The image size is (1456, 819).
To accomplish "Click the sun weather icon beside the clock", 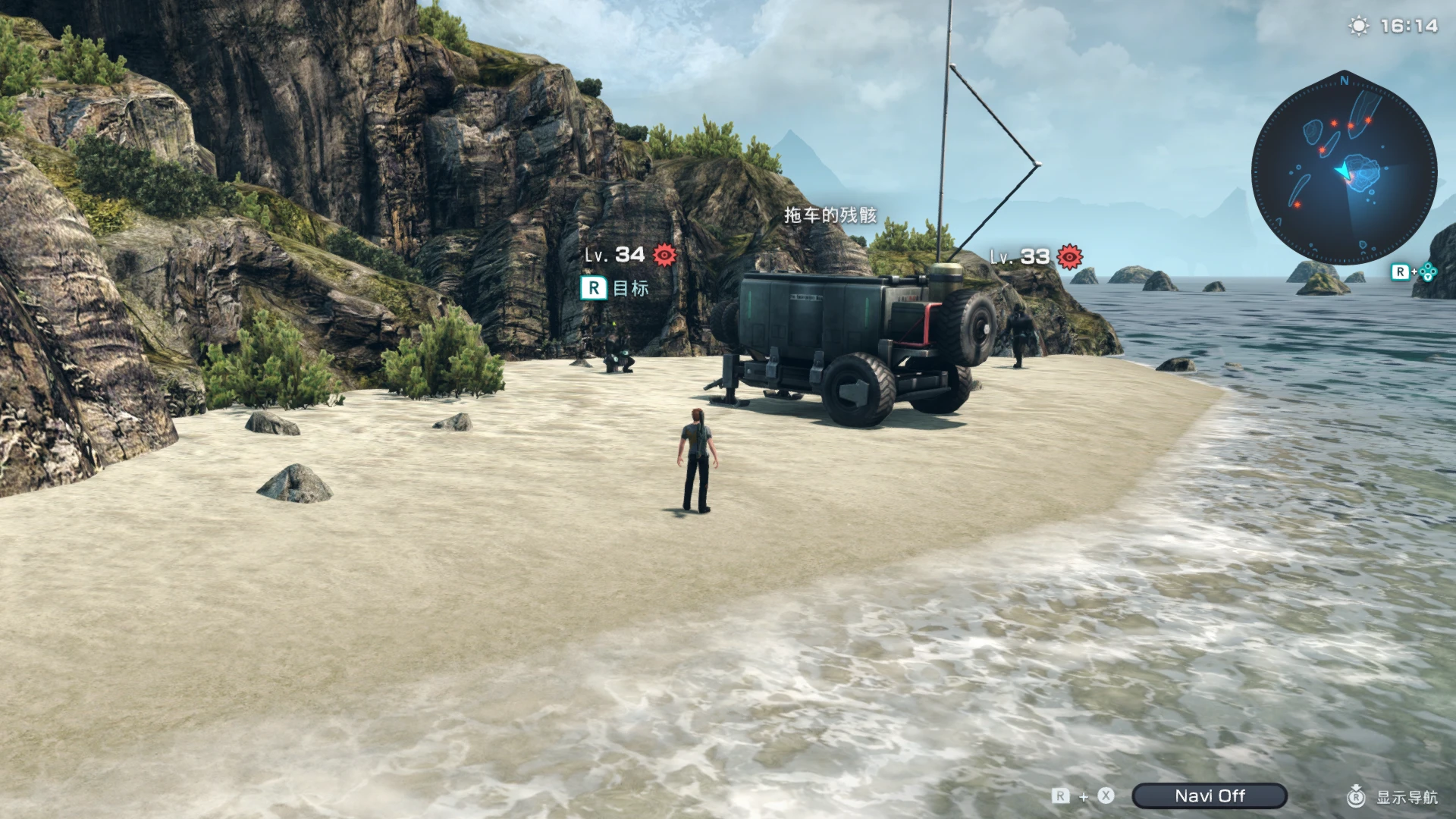I will (x=1357, y=25).
